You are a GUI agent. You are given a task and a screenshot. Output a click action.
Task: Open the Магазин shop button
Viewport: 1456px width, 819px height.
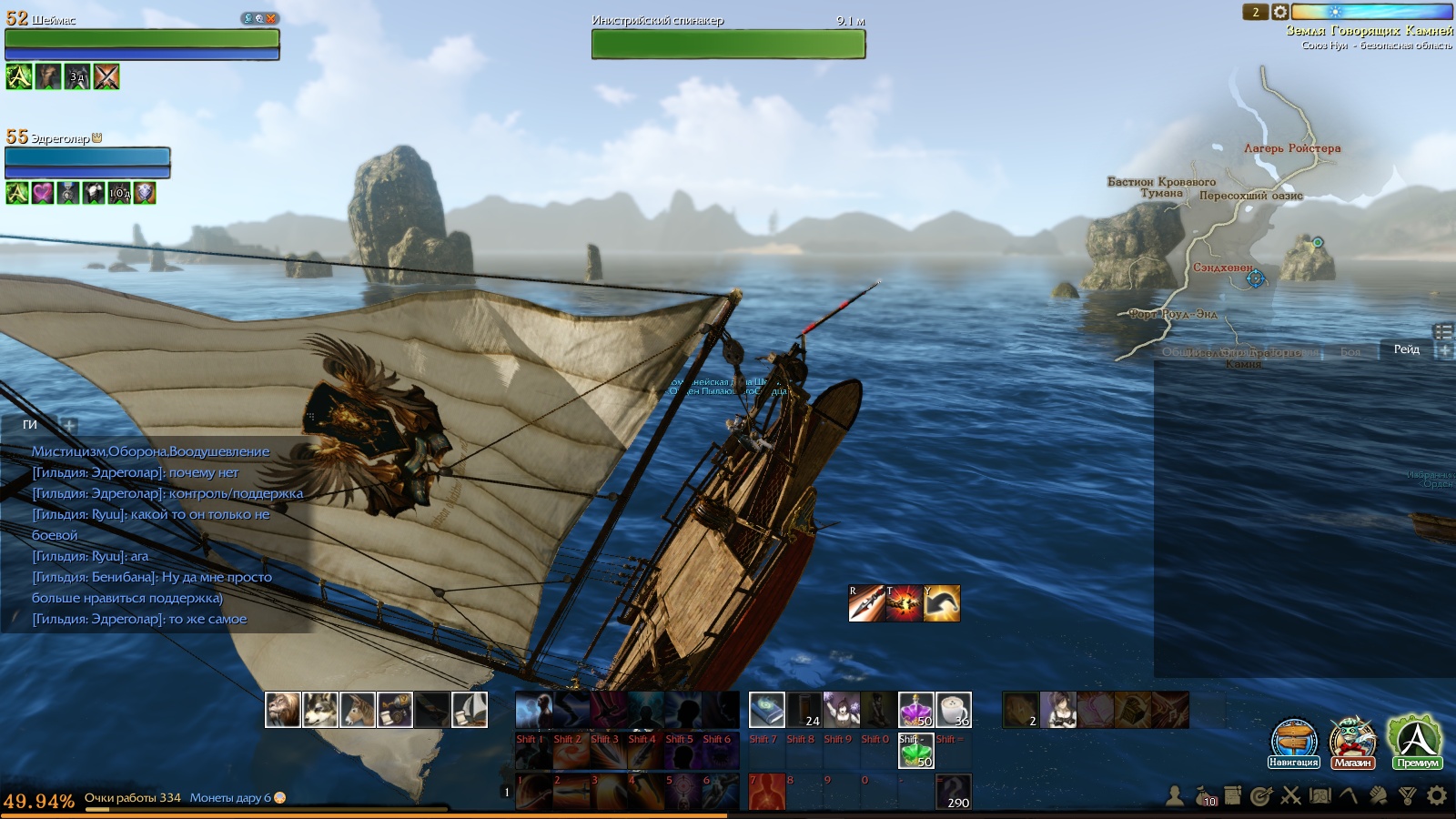click(x=1352, y=740)
